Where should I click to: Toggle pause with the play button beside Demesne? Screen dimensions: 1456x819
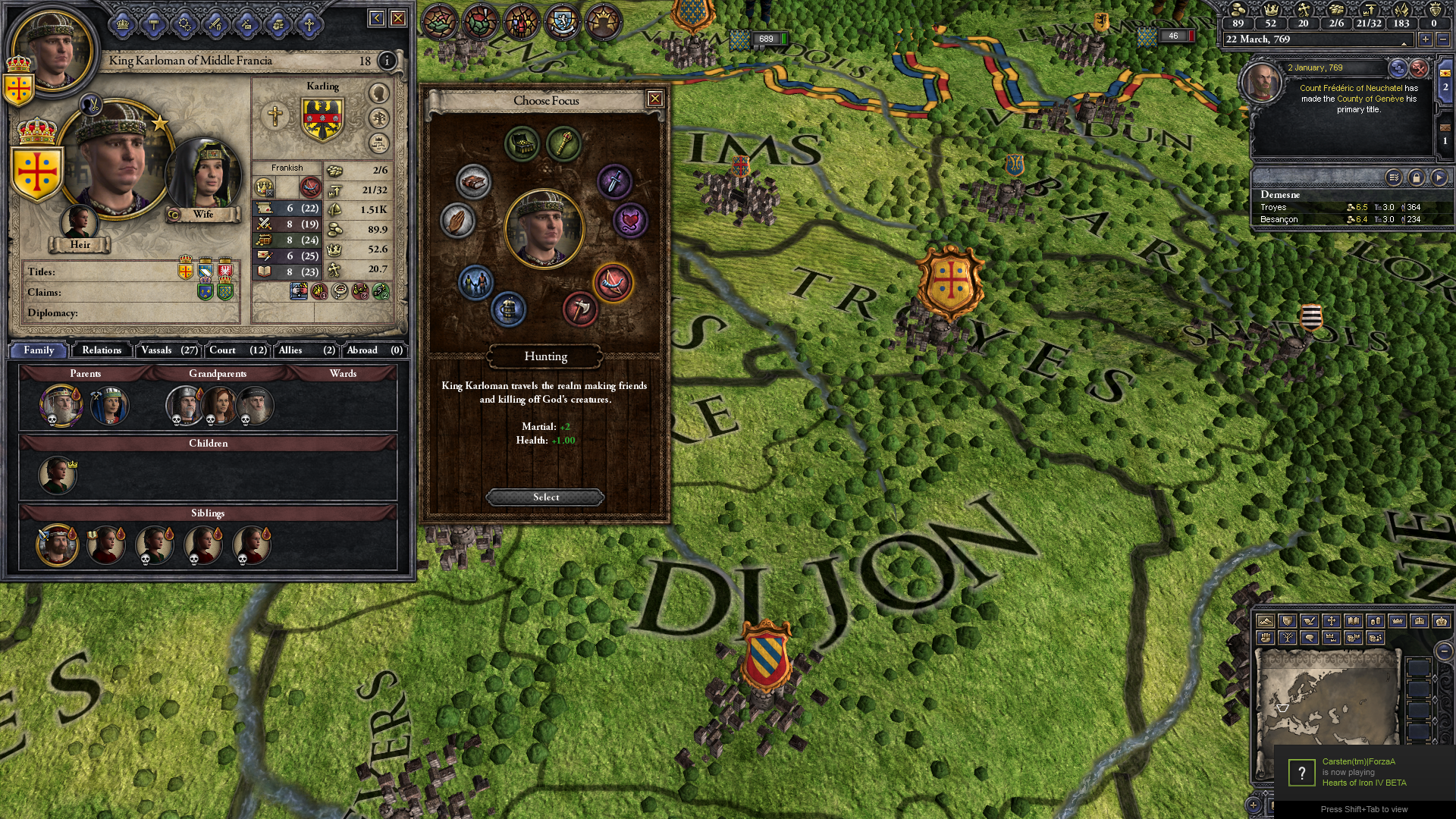(1439, 177)
